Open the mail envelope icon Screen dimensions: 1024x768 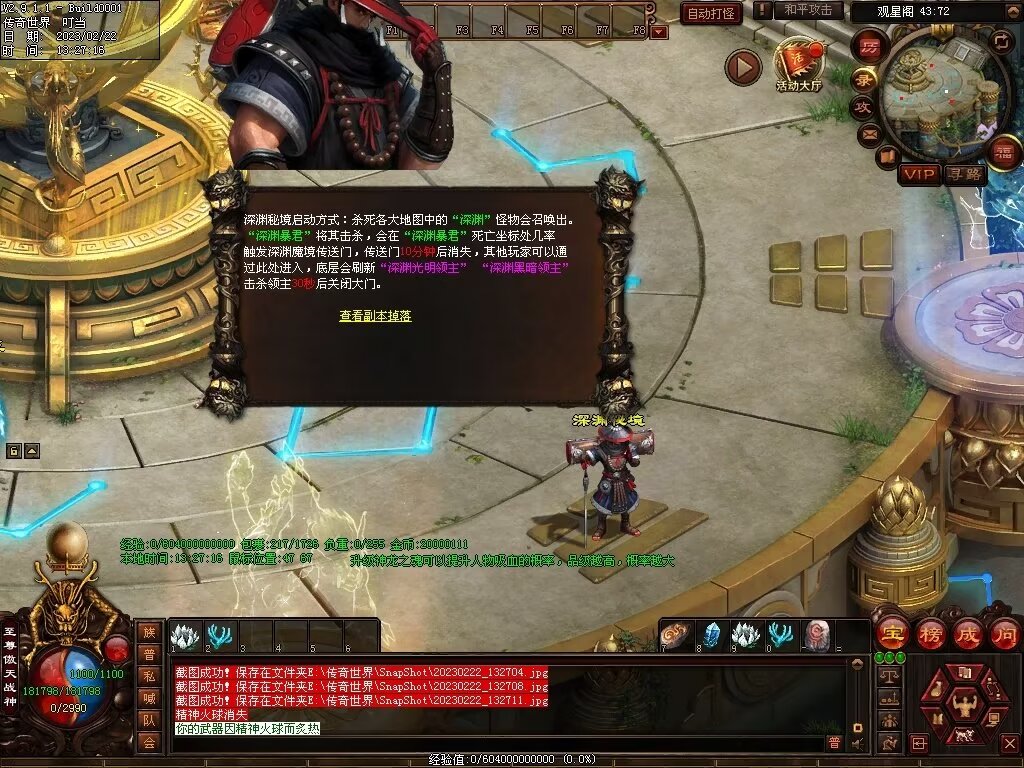pos(867,132)
